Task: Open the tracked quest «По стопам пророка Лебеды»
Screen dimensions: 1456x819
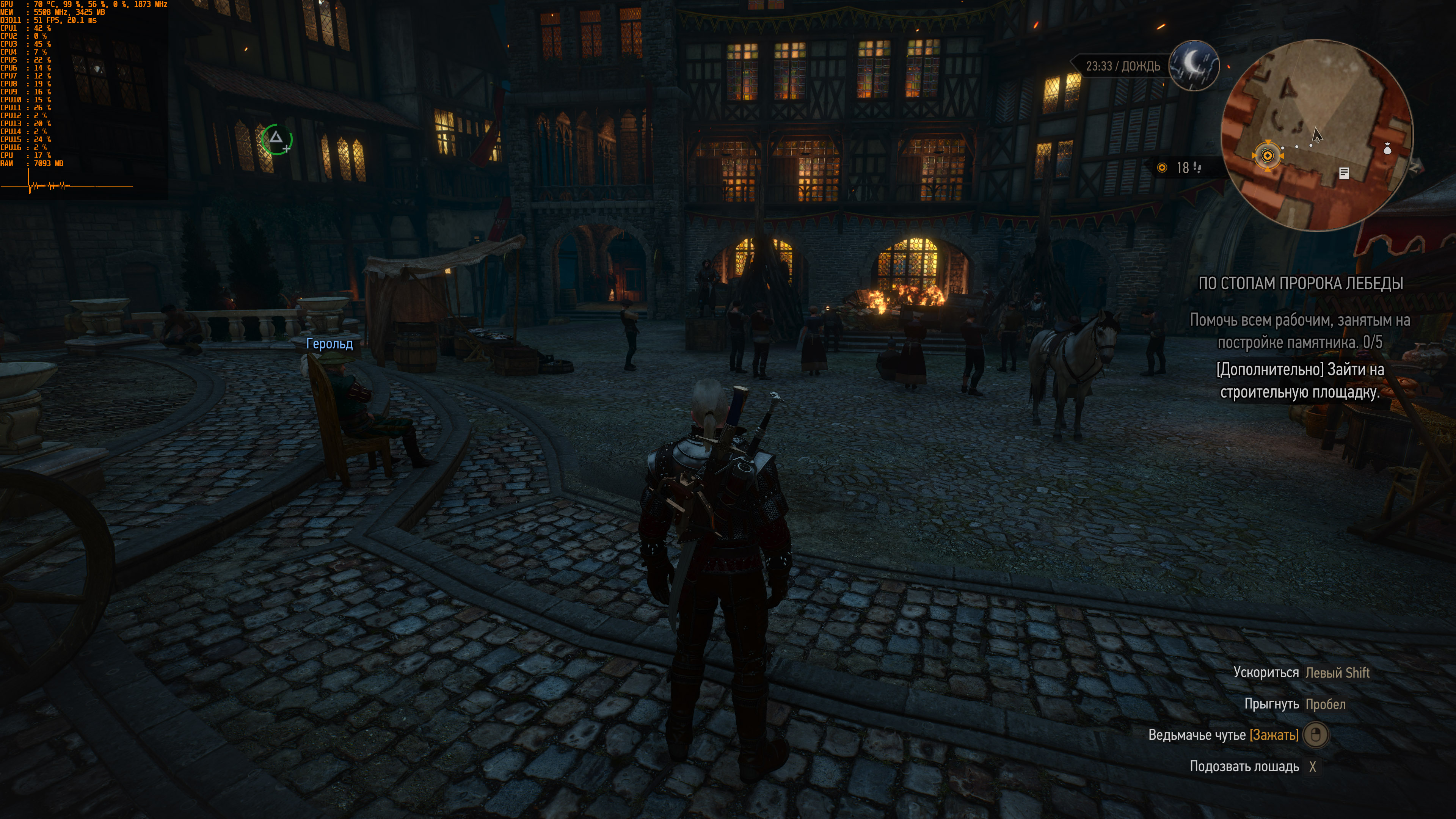Action: (1301, 284)
